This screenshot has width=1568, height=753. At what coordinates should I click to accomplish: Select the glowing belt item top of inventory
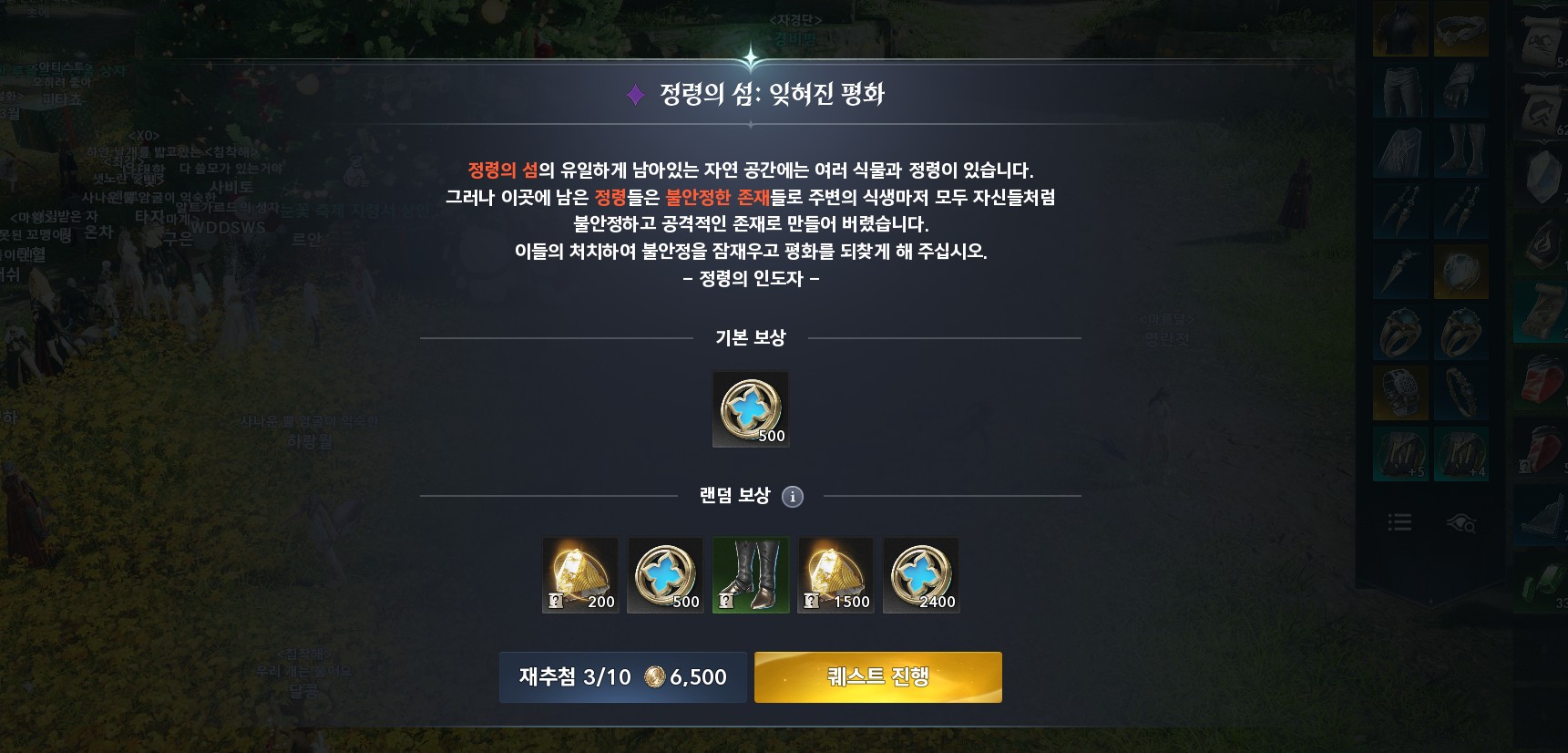click(1460, 30)
